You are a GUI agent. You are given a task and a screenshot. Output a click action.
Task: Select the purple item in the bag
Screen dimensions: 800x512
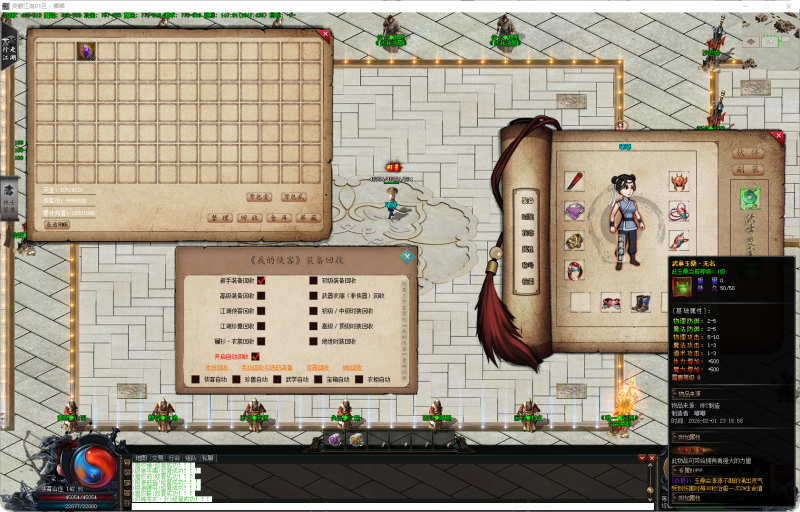(x=86, y=50)
